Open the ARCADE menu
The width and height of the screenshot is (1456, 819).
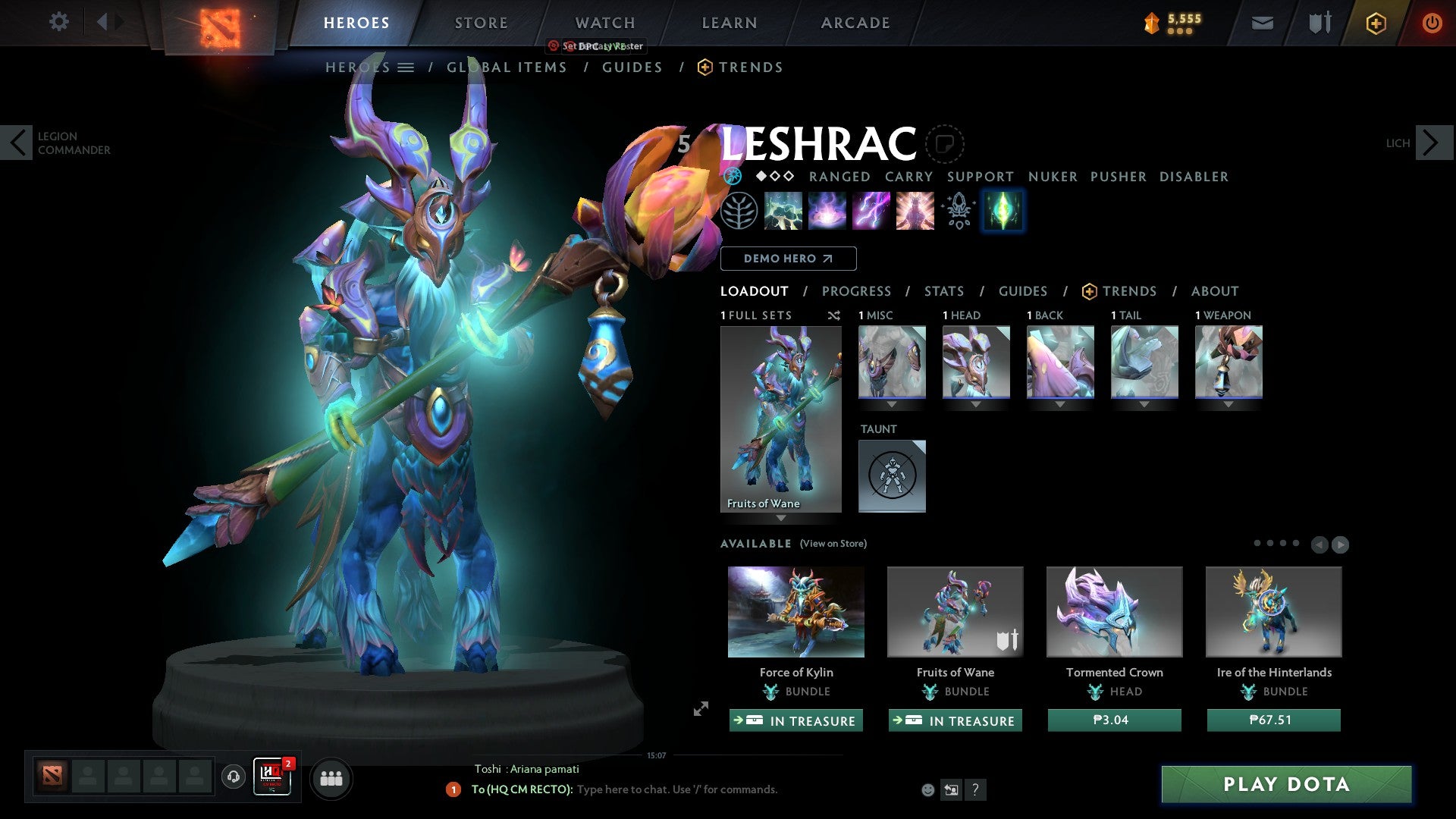coord(855,23)
